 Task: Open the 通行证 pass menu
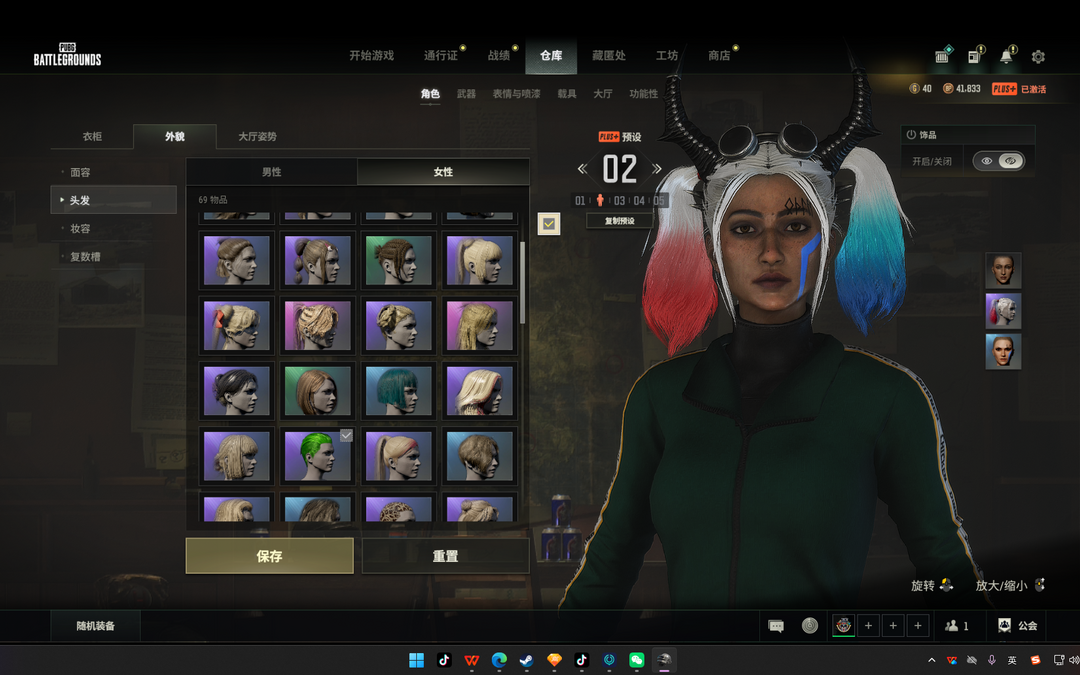(440, 56)
